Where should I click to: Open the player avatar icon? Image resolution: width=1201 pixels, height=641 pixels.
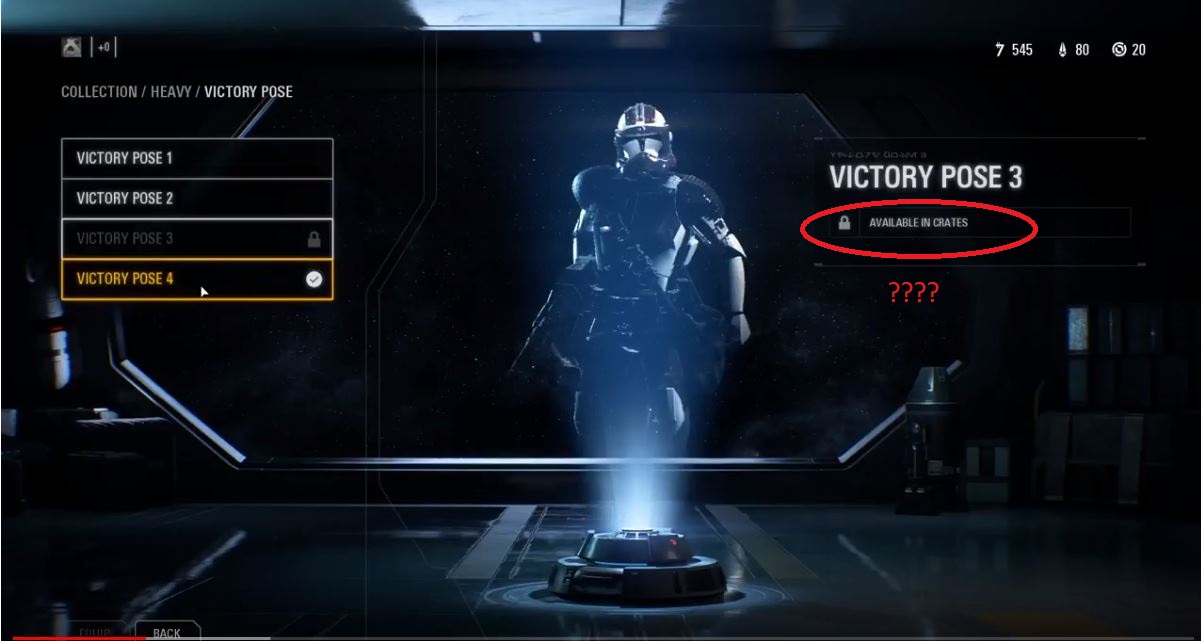pyautogui.click(x=72, y=47)
